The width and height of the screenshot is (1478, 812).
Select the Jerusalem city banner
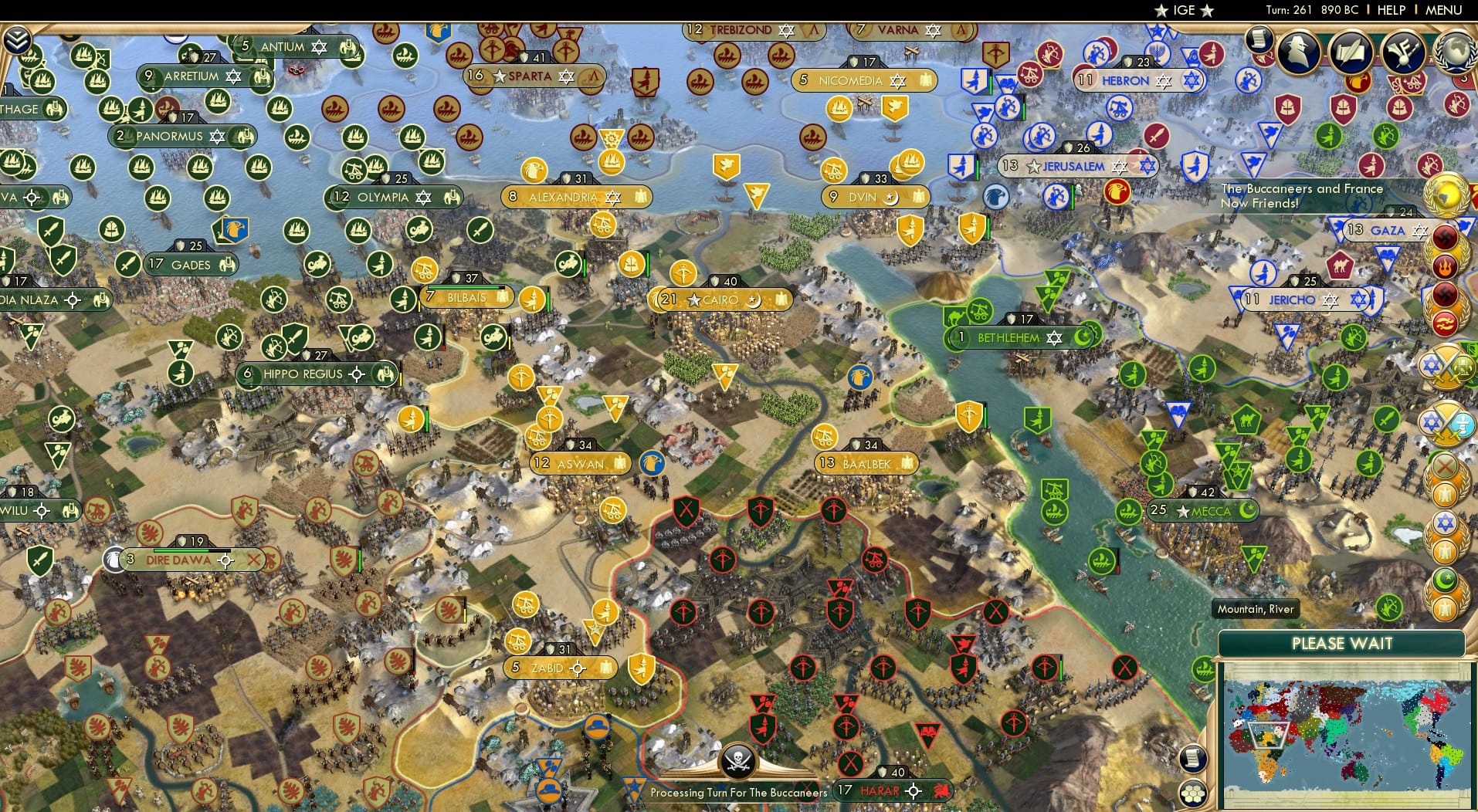(1078, 164)
